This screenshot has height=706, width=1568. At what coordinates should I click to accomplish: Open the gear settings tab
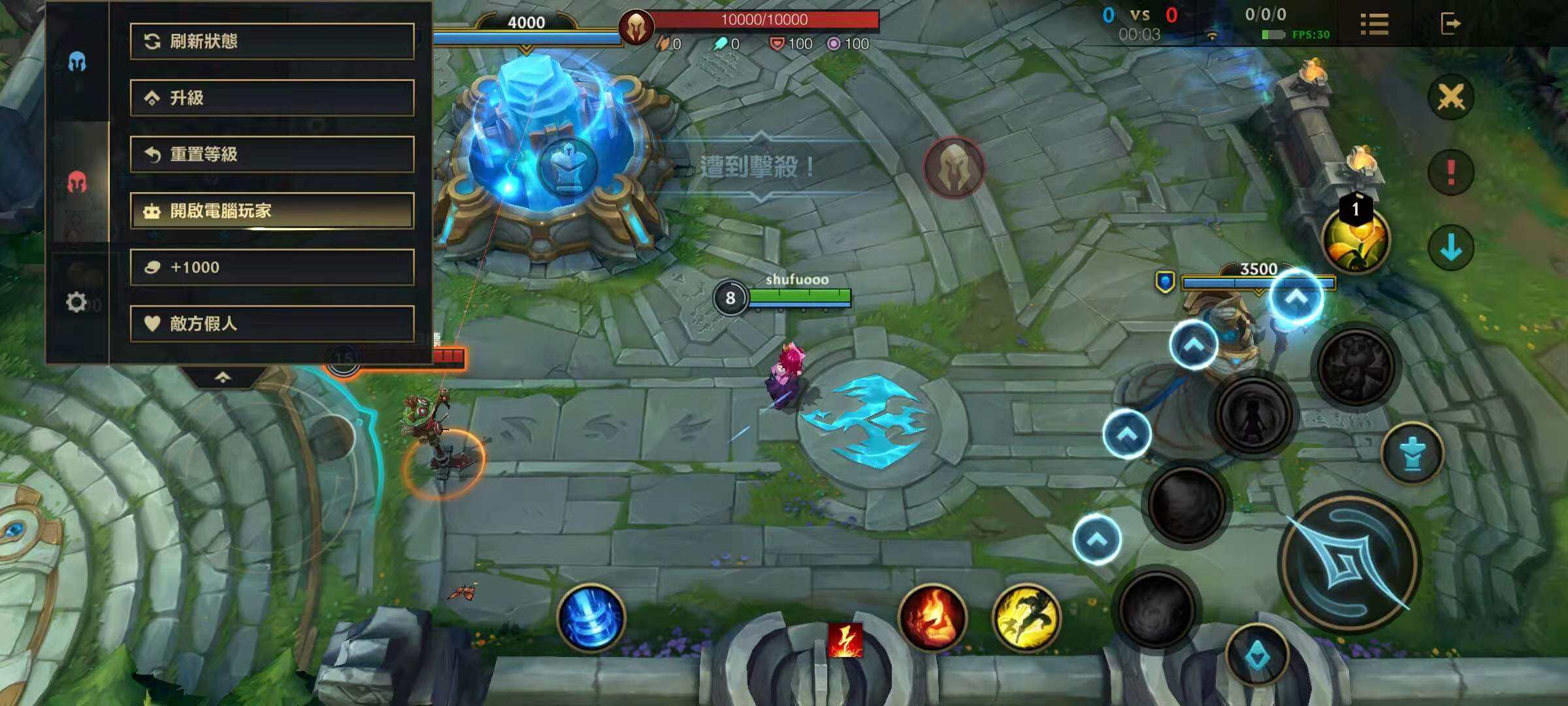point(76,302)
